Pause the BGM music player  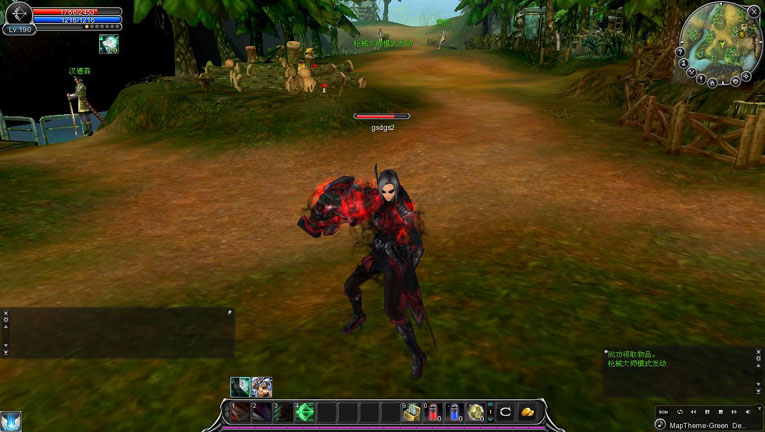[707, 411]
